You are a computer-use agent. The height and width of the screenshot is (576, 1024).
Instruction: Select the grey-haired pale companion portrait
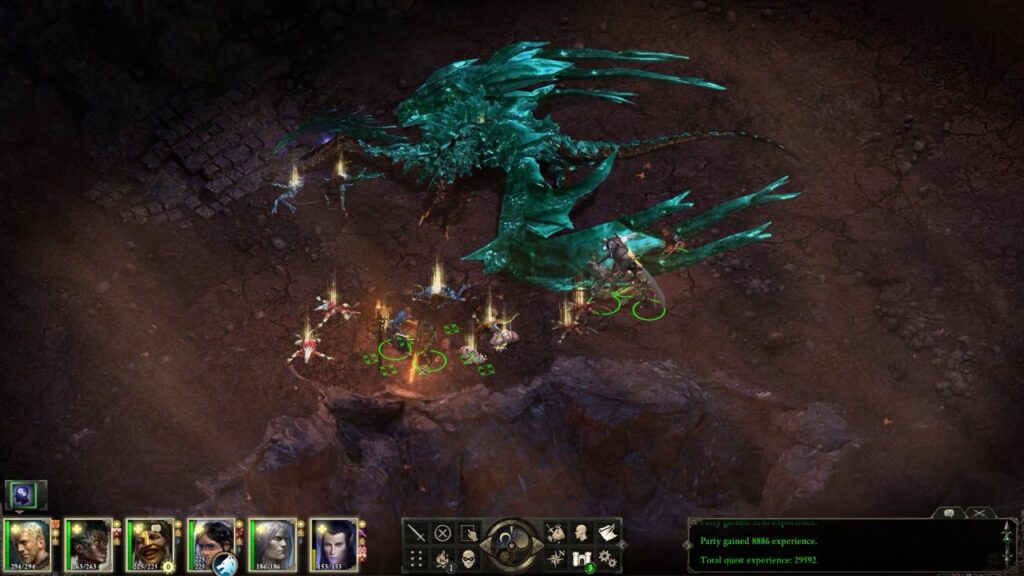[x=272, y=543]
